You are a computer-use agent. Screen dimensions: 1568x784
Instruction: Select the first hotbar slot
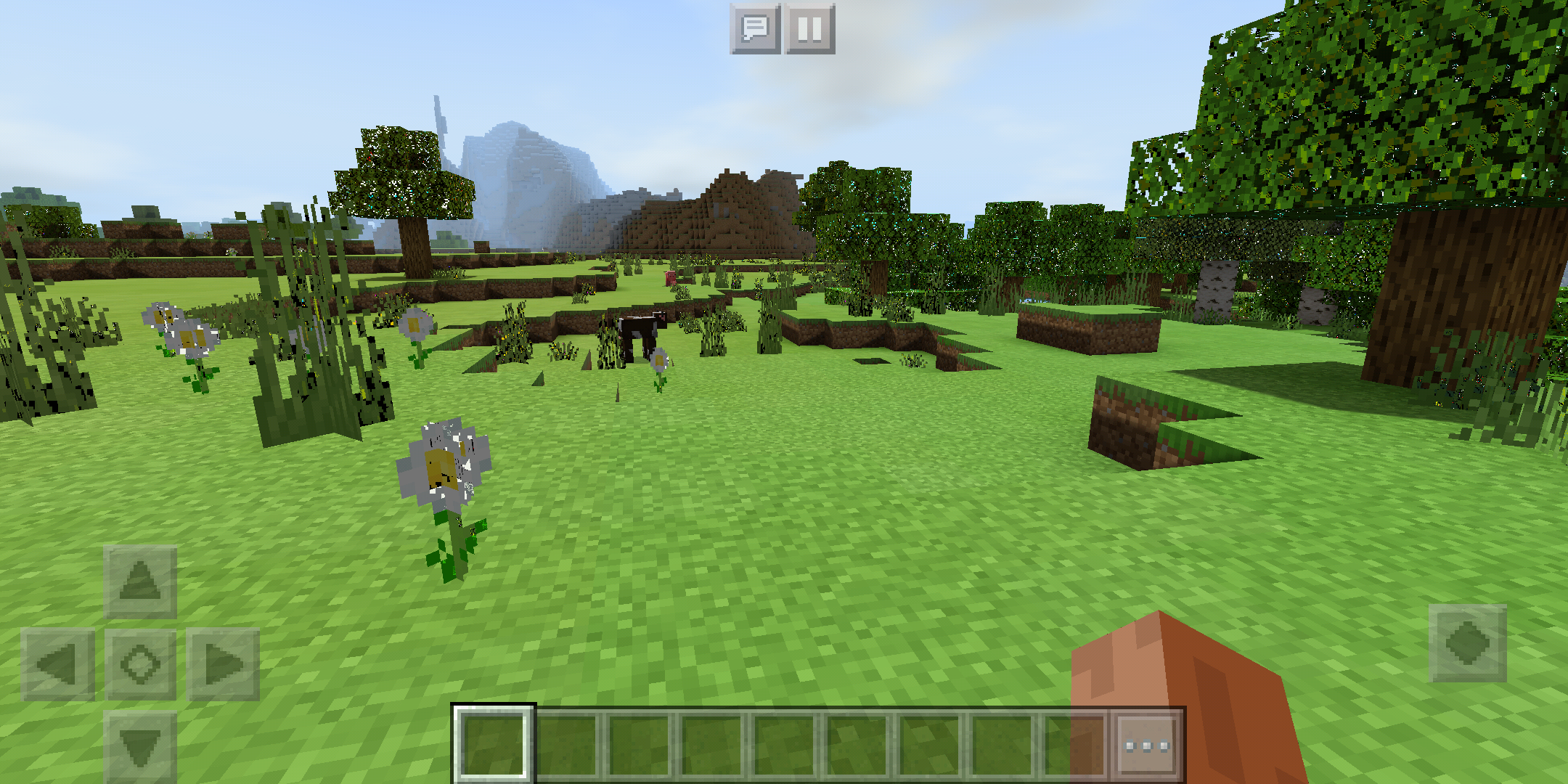tap(495, 743)
